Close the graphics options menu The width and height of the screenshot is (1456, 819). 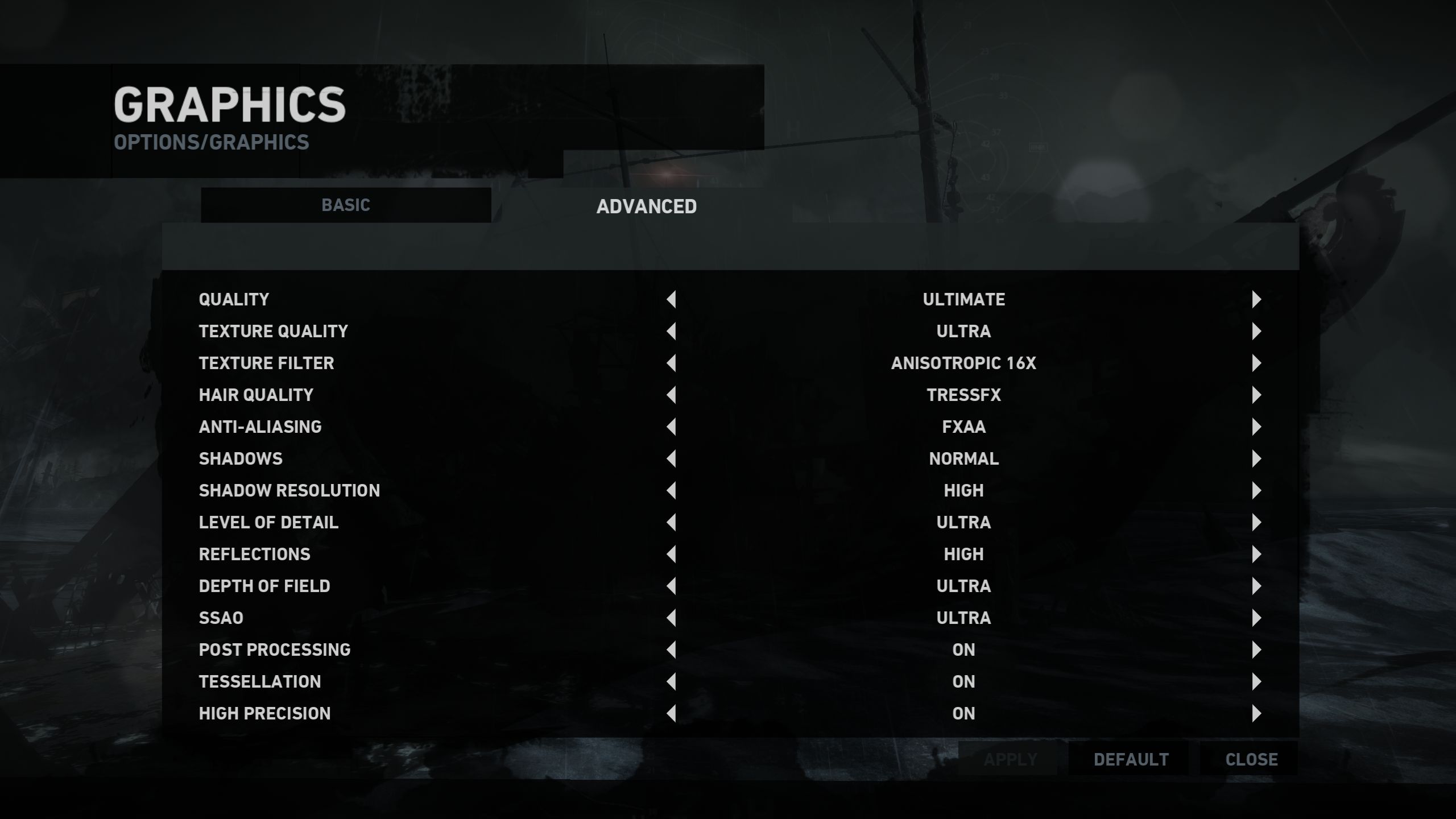pos(1251,759)
